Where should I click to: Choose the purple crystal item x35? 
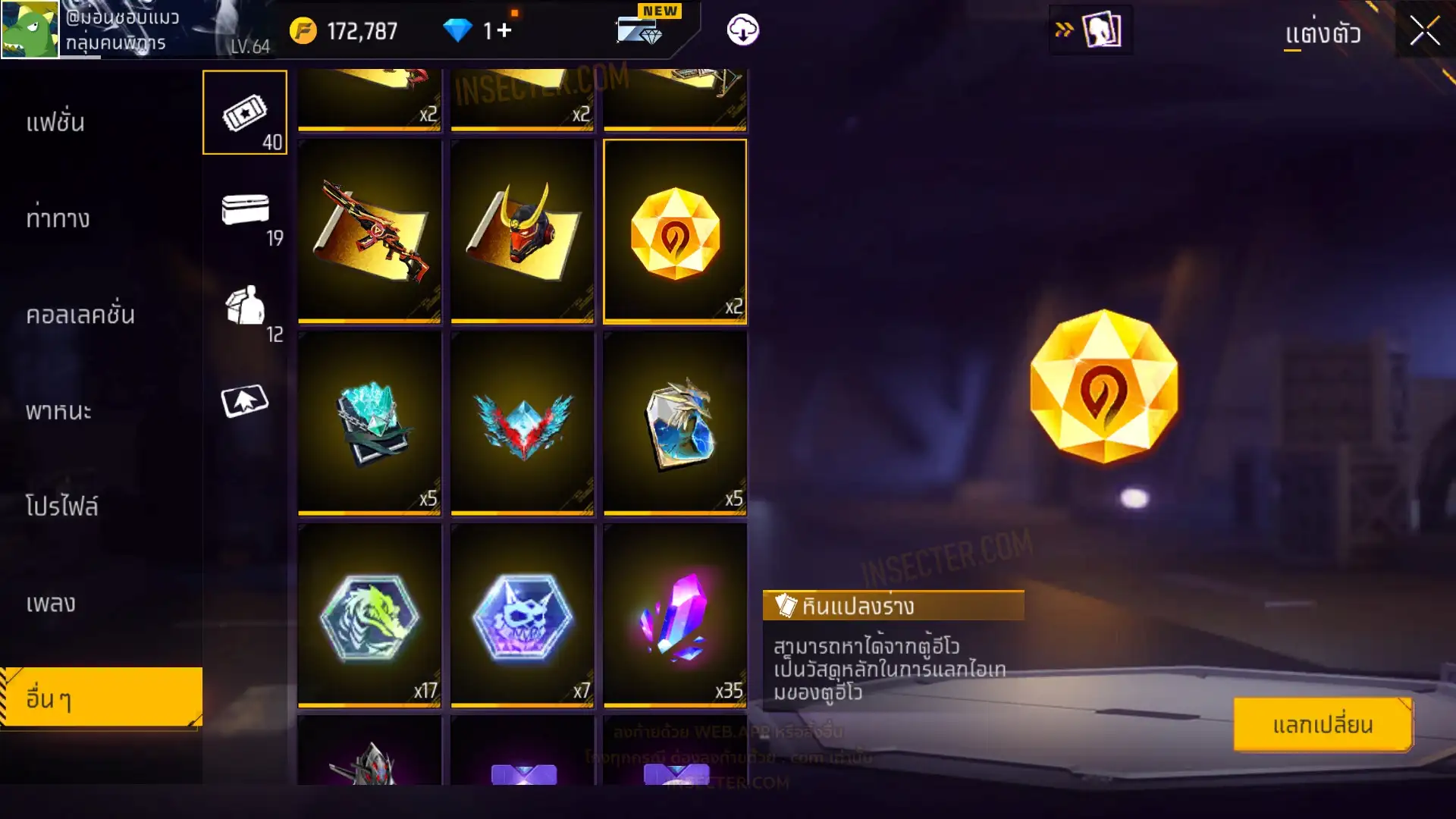pos(675,616)
